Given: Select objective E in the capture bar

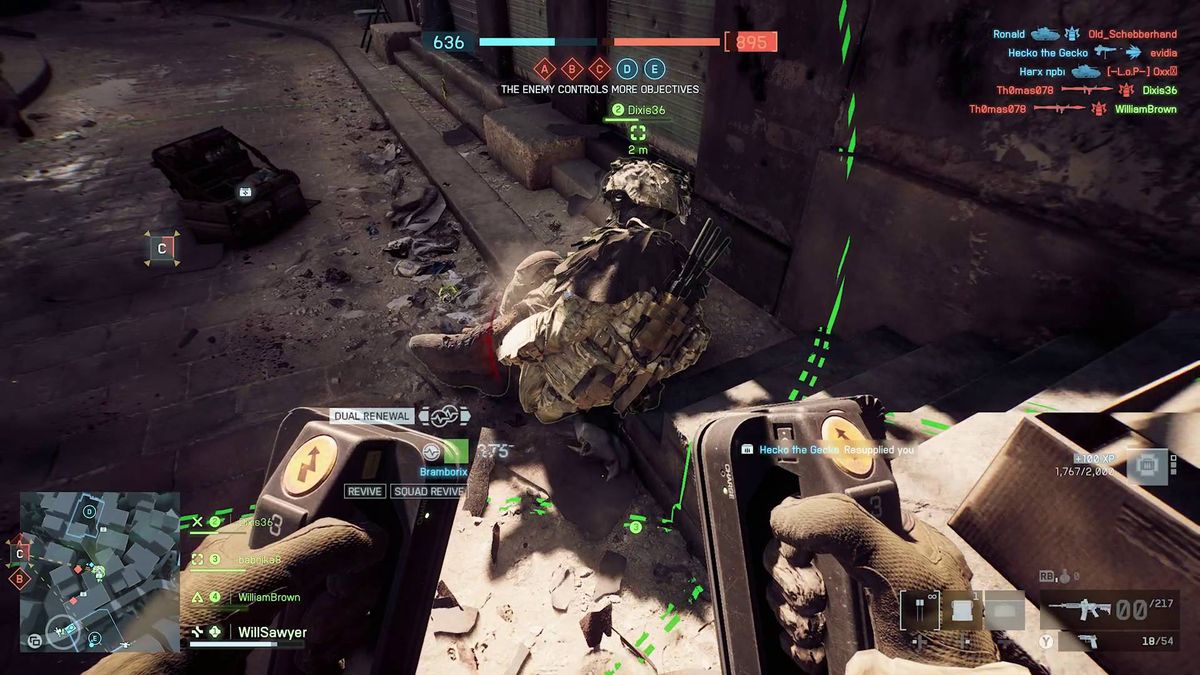Looking at the screenshot, I should (654, 69).
